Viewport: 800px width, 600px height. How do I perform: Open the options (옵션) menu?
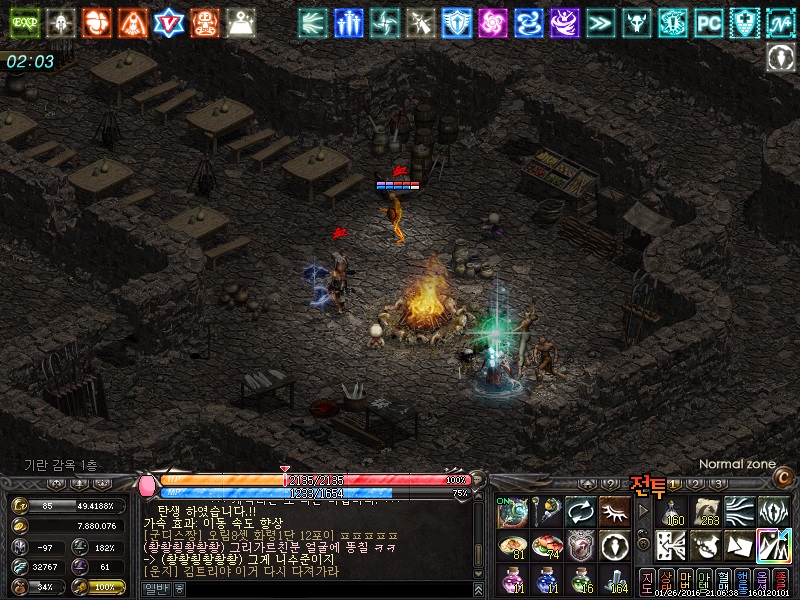click(x=760, y=581)
